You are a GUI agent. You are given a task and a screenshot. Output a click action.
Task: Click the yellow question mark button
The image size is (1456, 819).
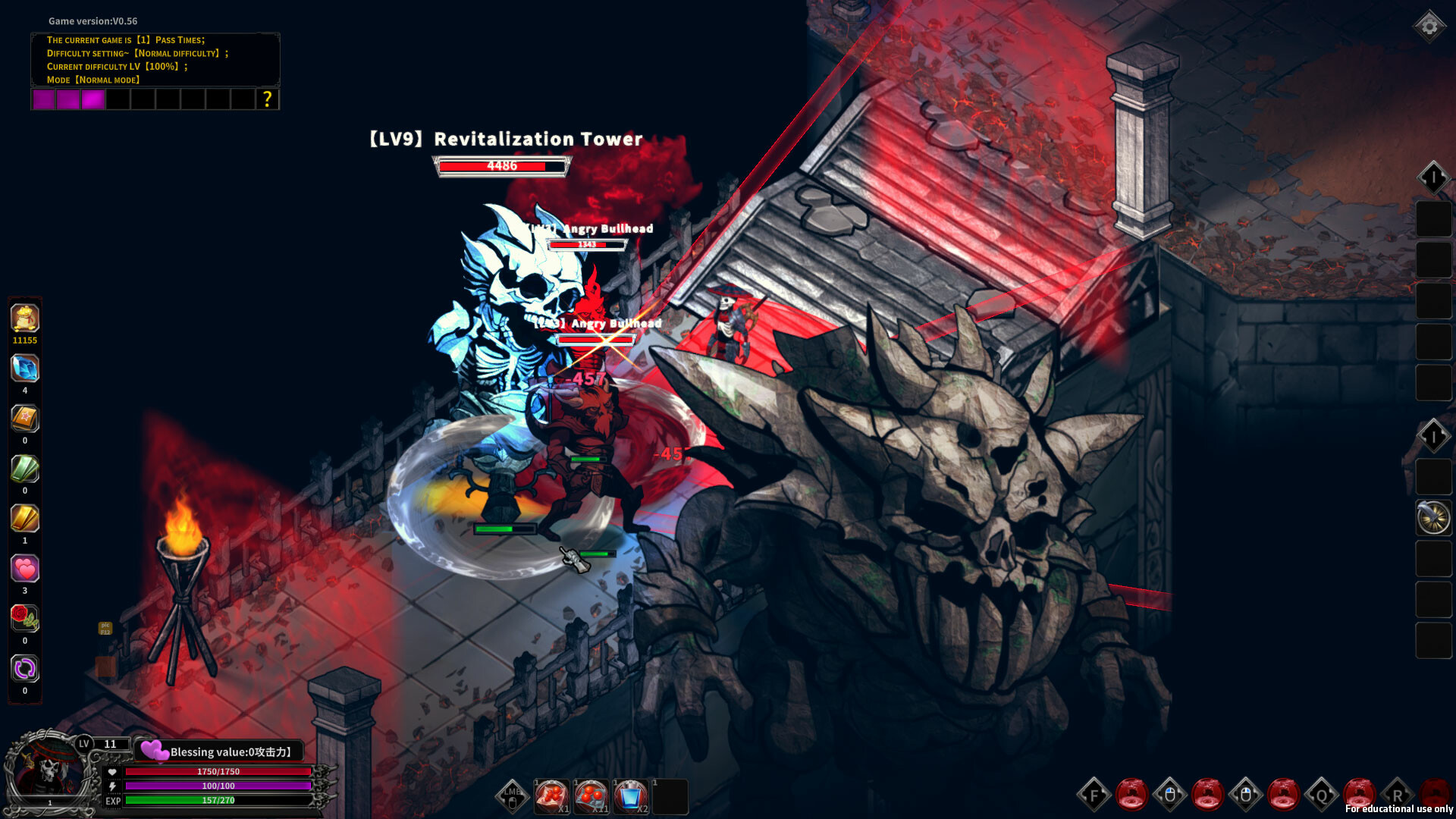pyautogui.click(x=267, y=99)
